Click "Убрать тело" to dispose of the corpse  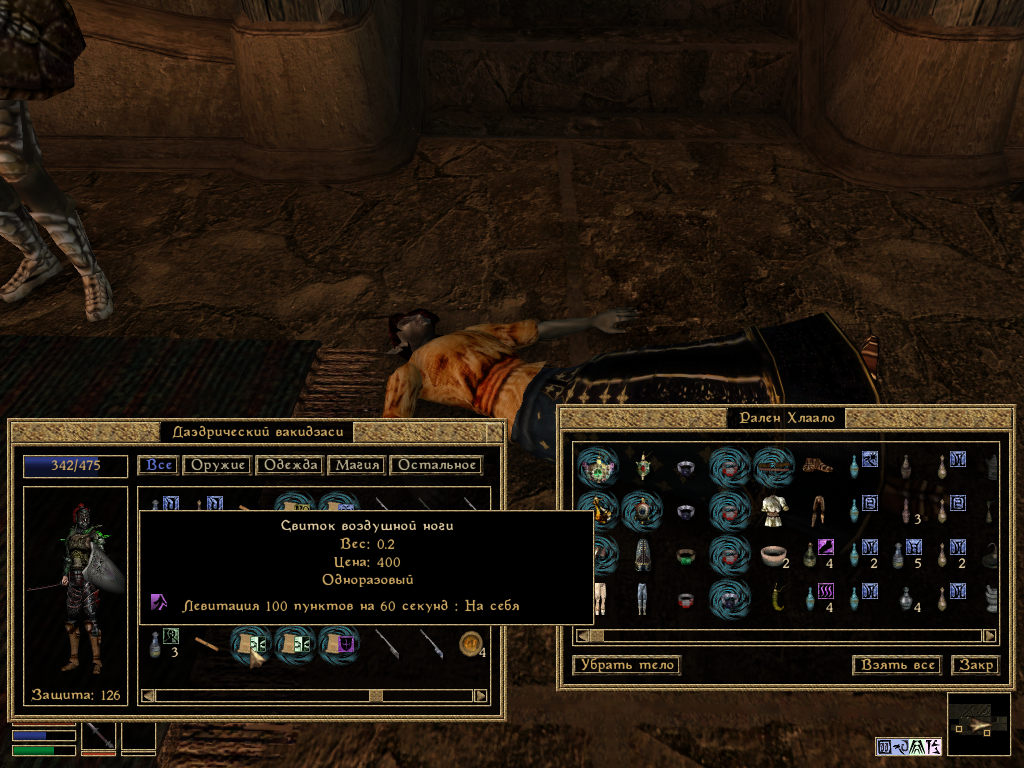coord(626,665)
